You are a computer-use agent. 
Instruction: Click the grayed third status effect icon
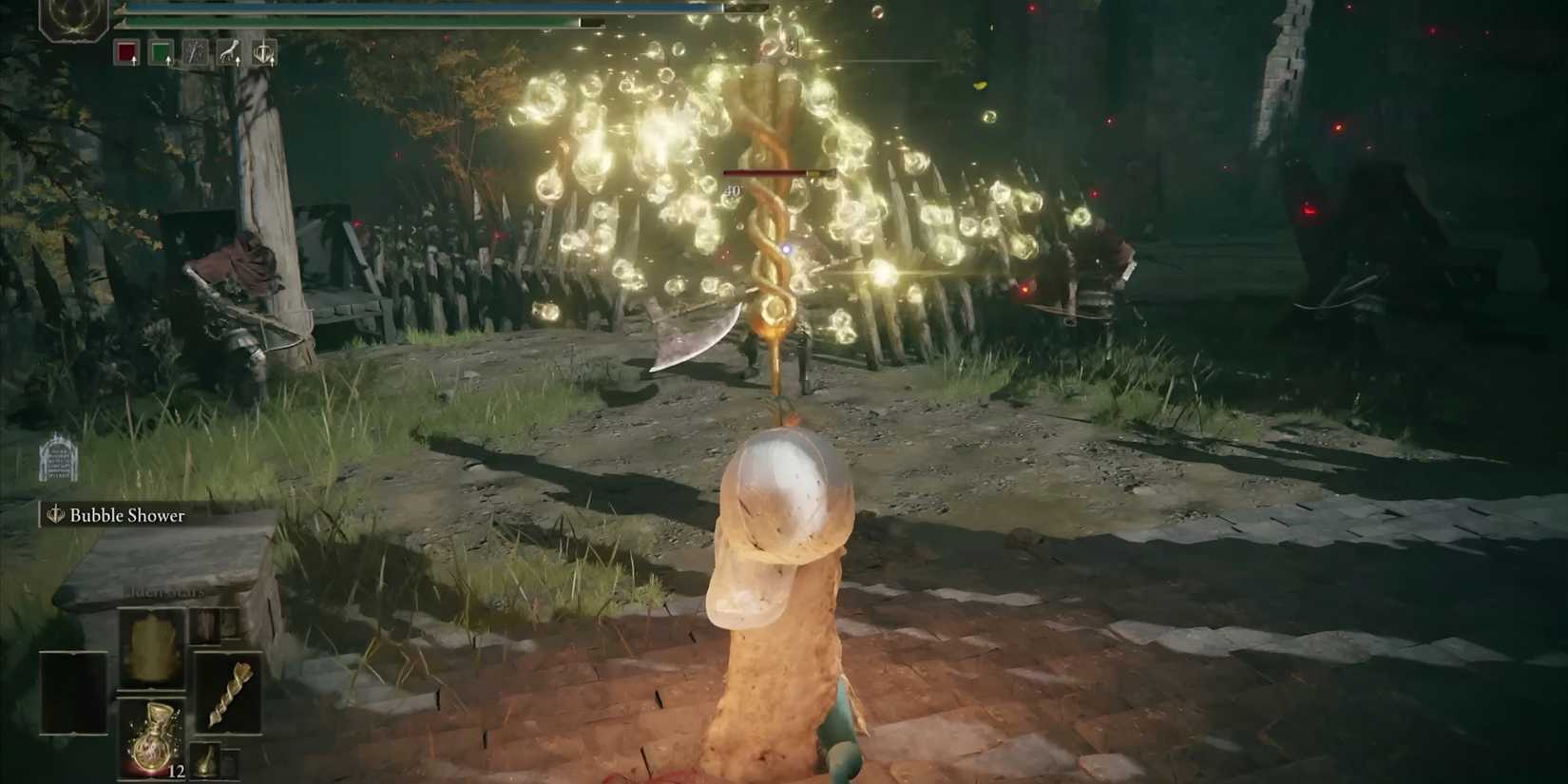196,53
